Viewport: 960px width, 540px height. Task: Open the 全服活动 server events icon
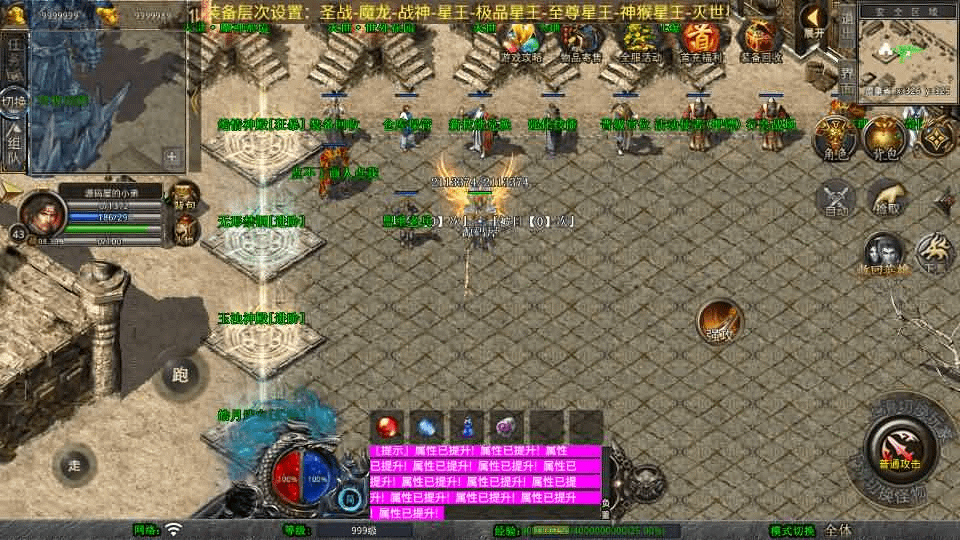(641, 40)
